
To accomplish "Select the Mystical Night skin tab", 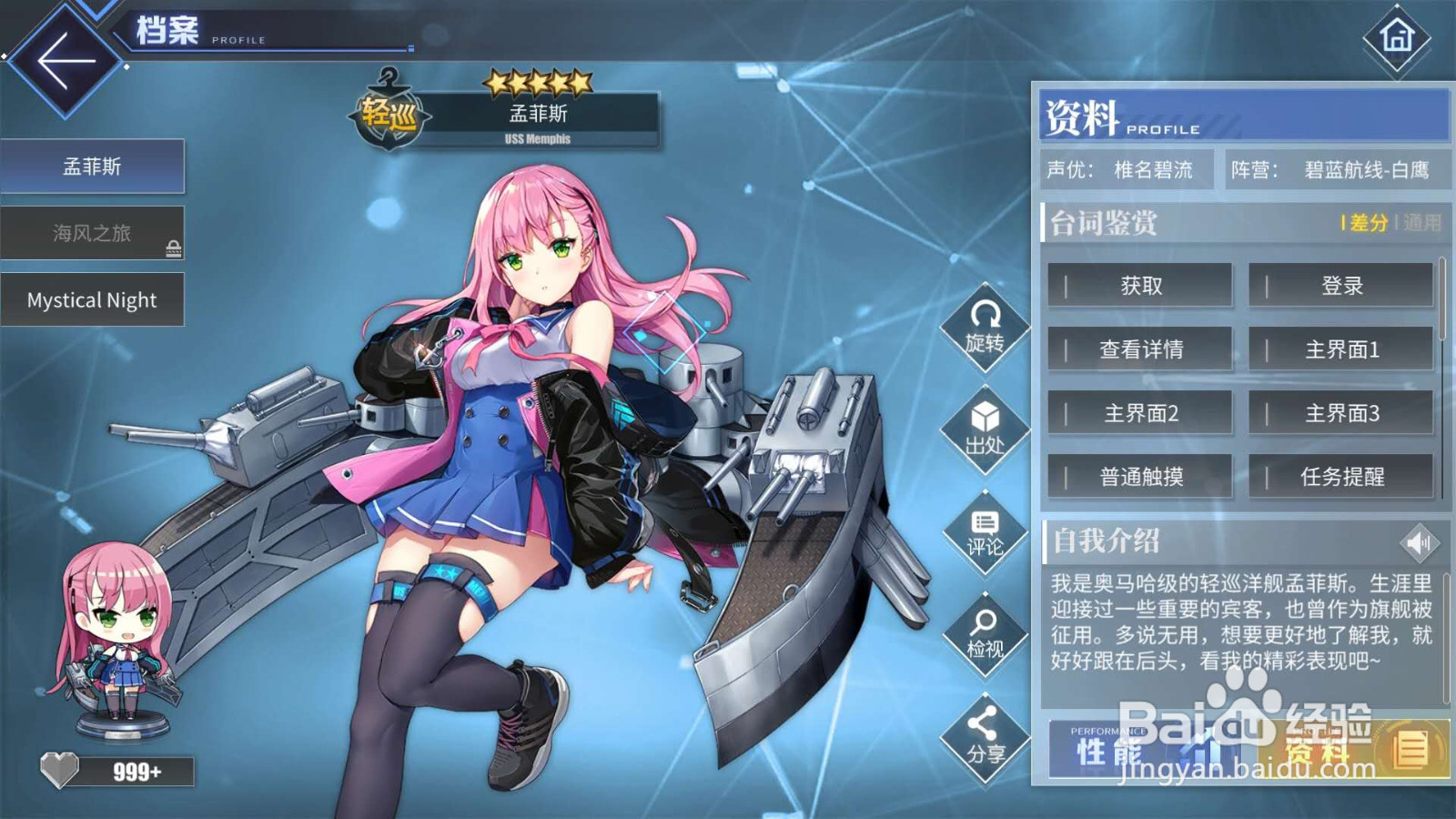I will pos(91,299).
